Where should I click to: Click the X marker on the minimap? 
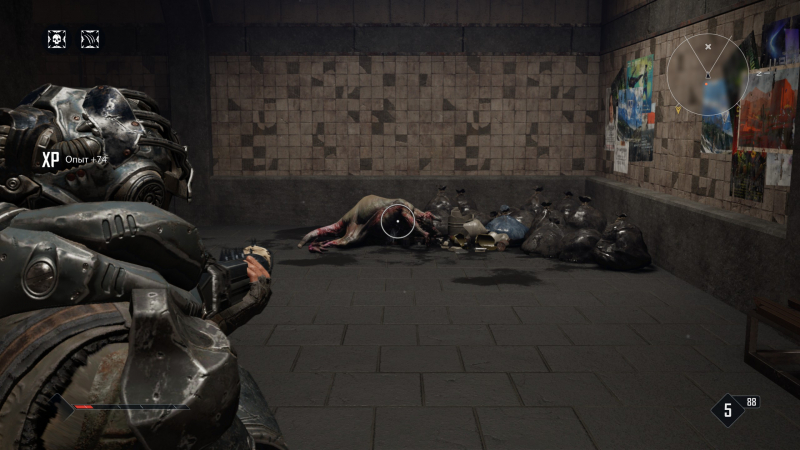coord(708,46)
